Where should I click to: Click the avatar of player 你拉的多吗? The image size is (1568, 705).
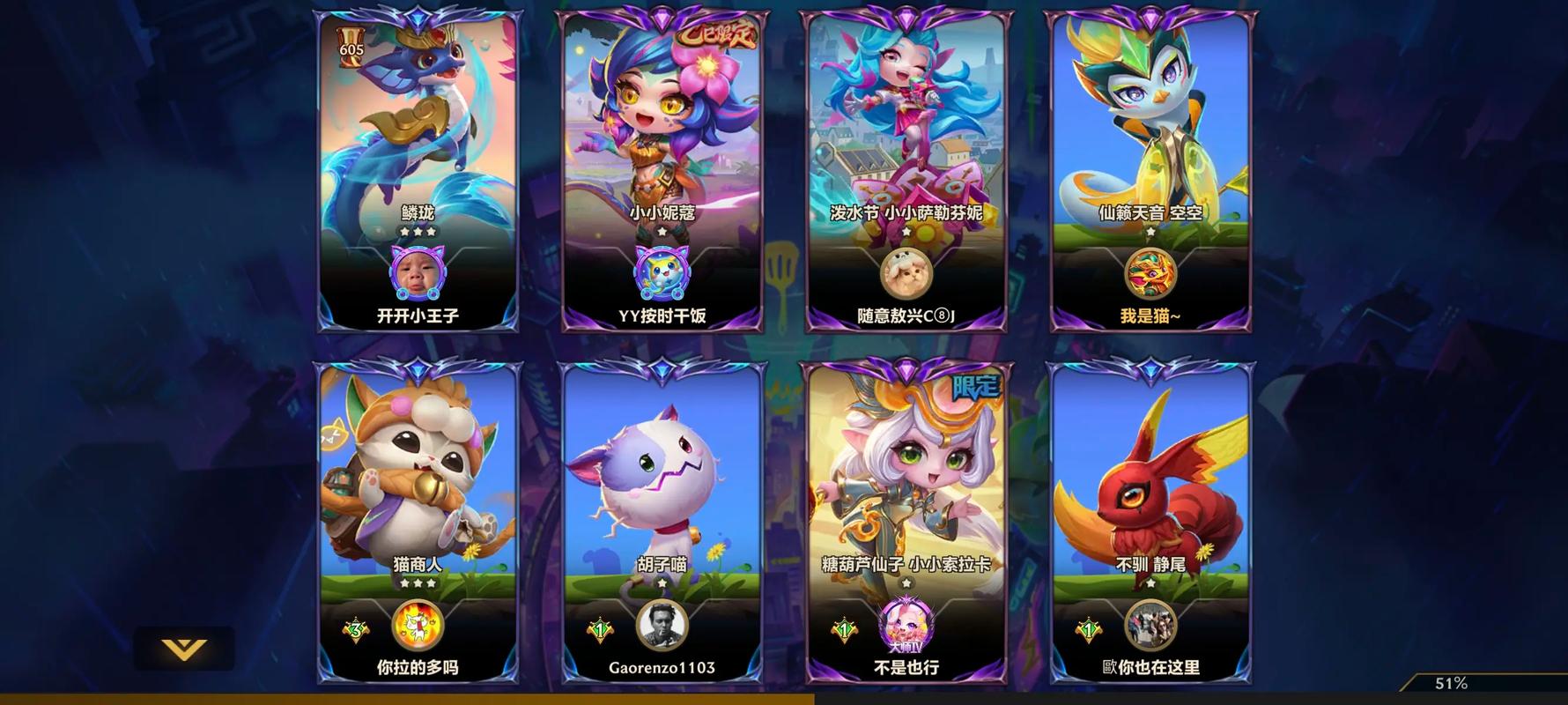point(418,626)
